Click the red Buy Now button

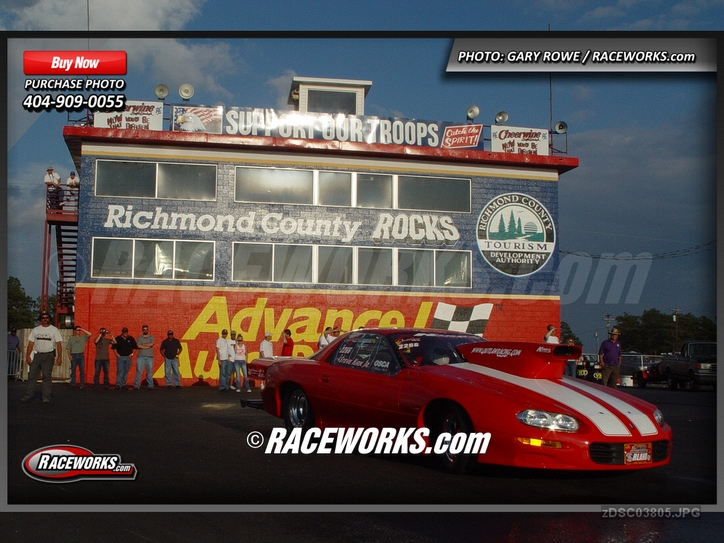pos(75,63)
